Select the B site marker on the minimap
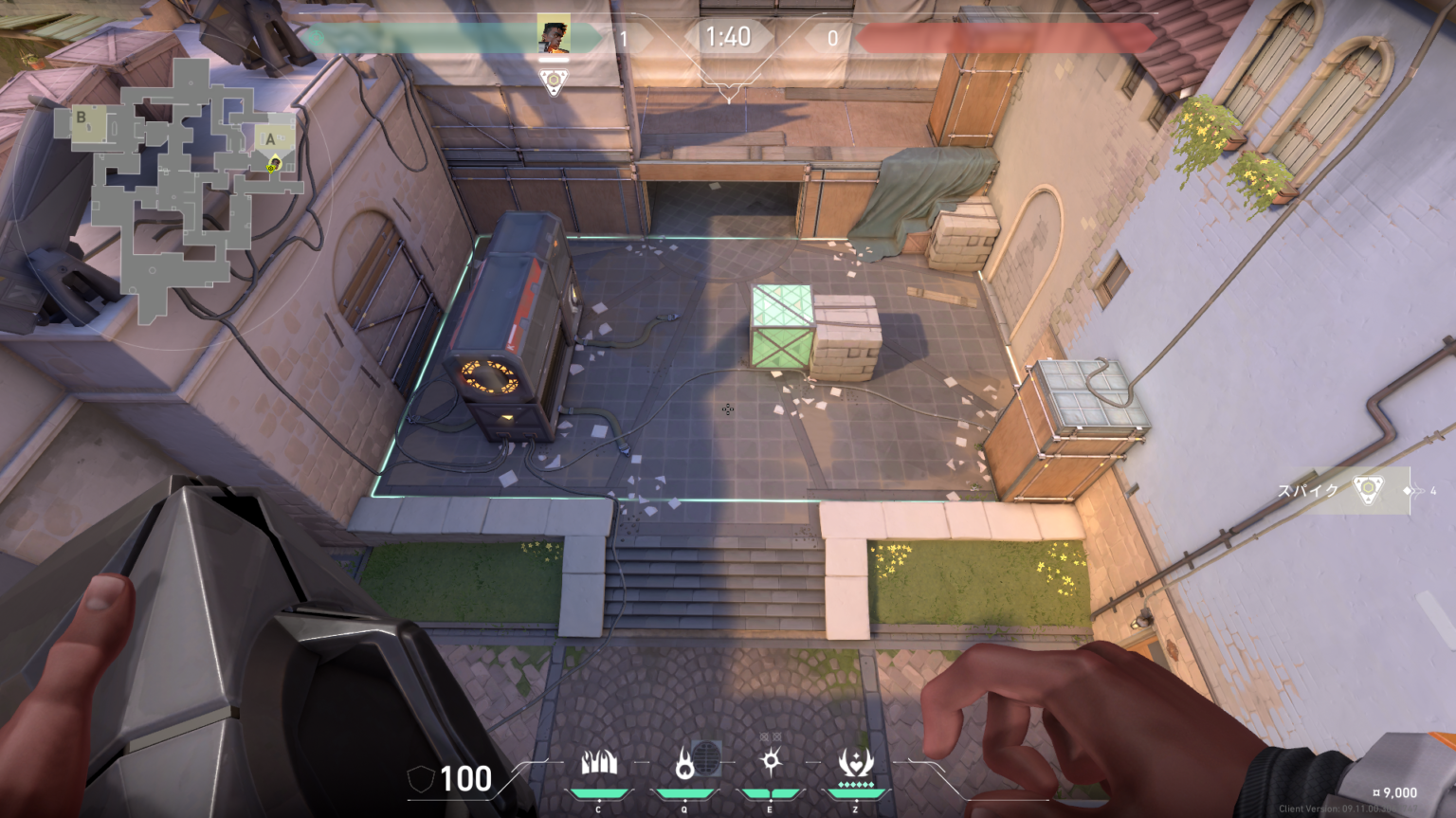Viewport: 1456px width, 818px height. tap(82, 118)
